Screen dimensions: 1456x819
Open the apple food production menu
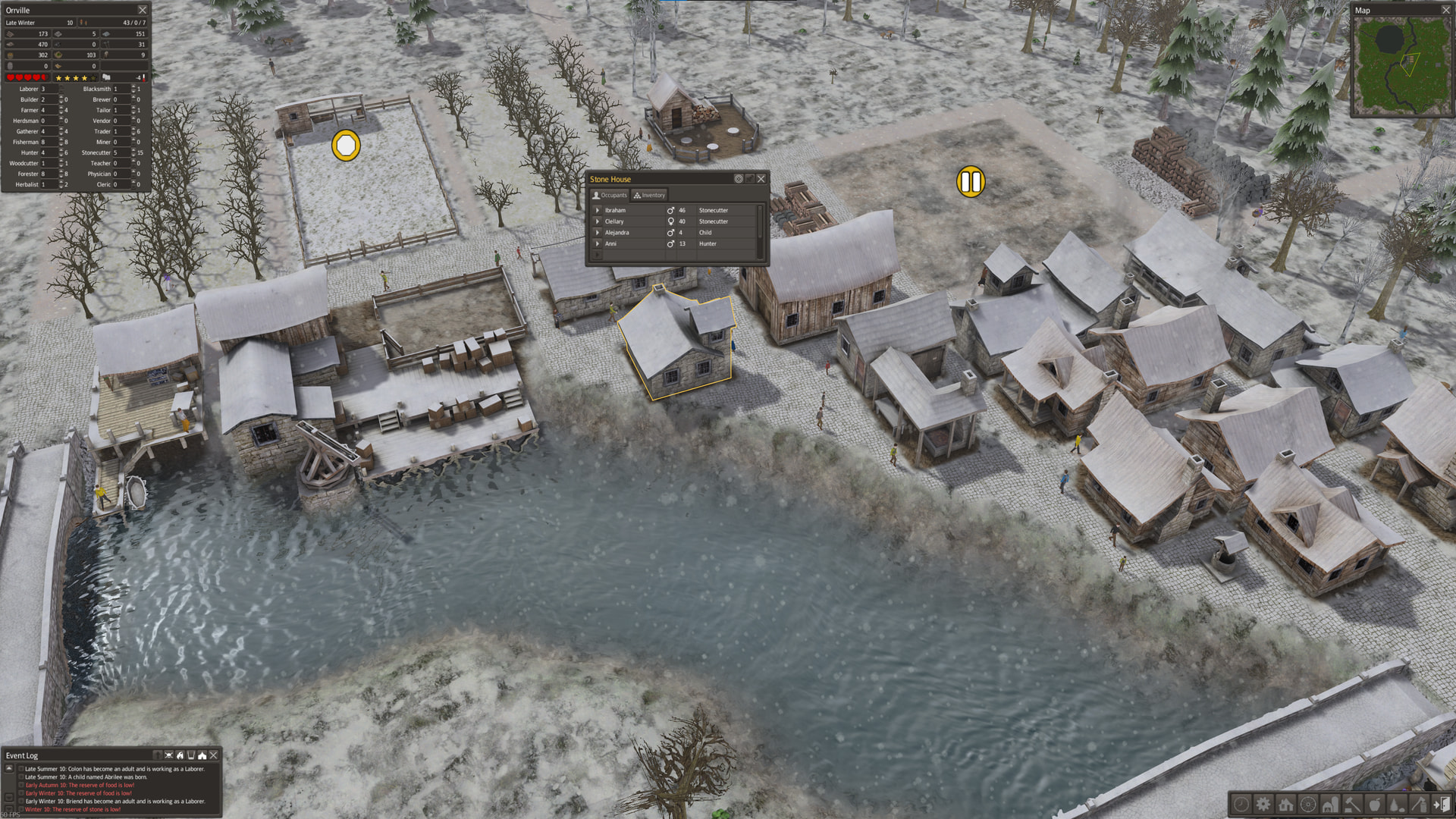point(1375,804)
